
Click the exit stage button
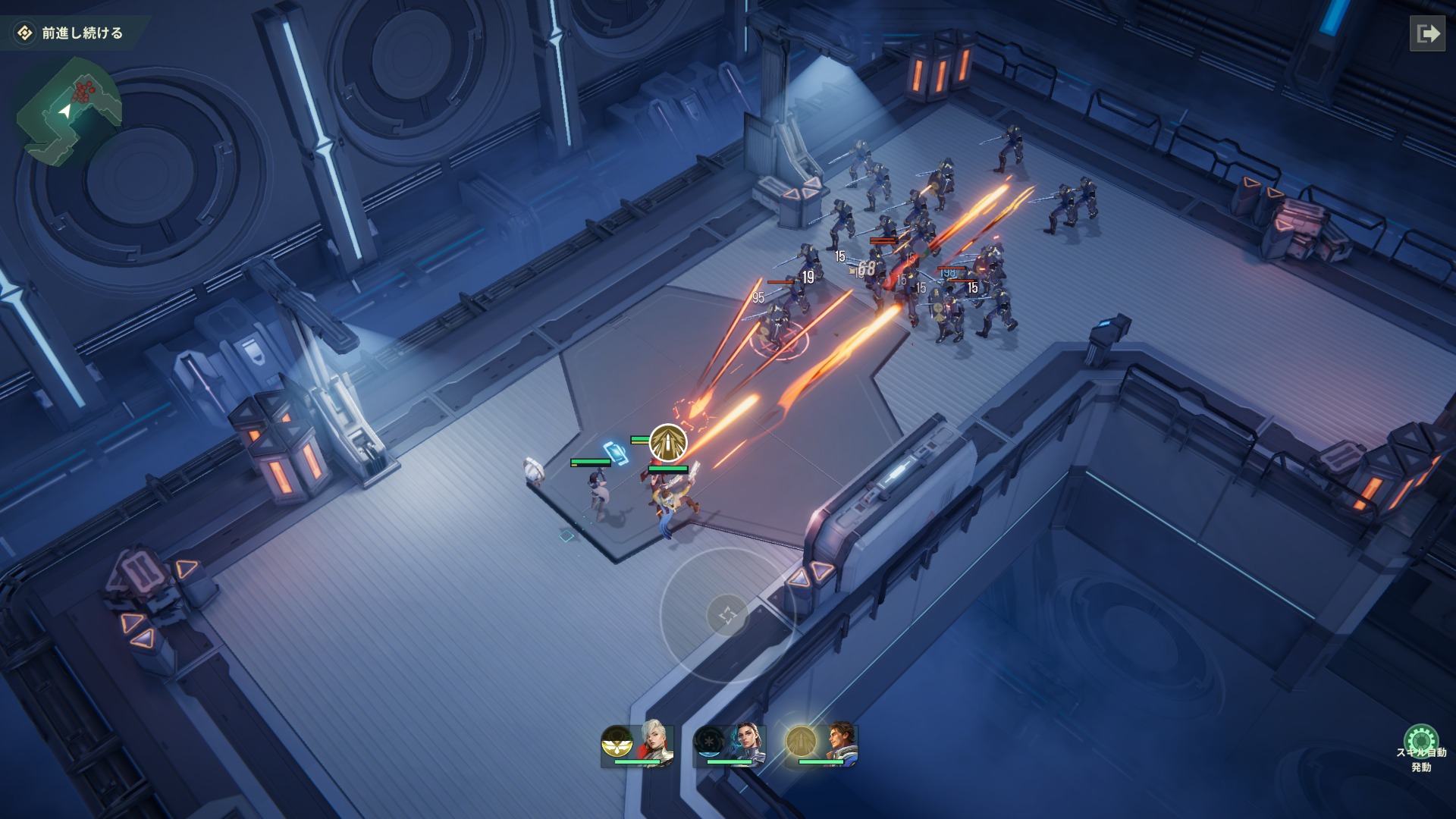coord(1427,33)
